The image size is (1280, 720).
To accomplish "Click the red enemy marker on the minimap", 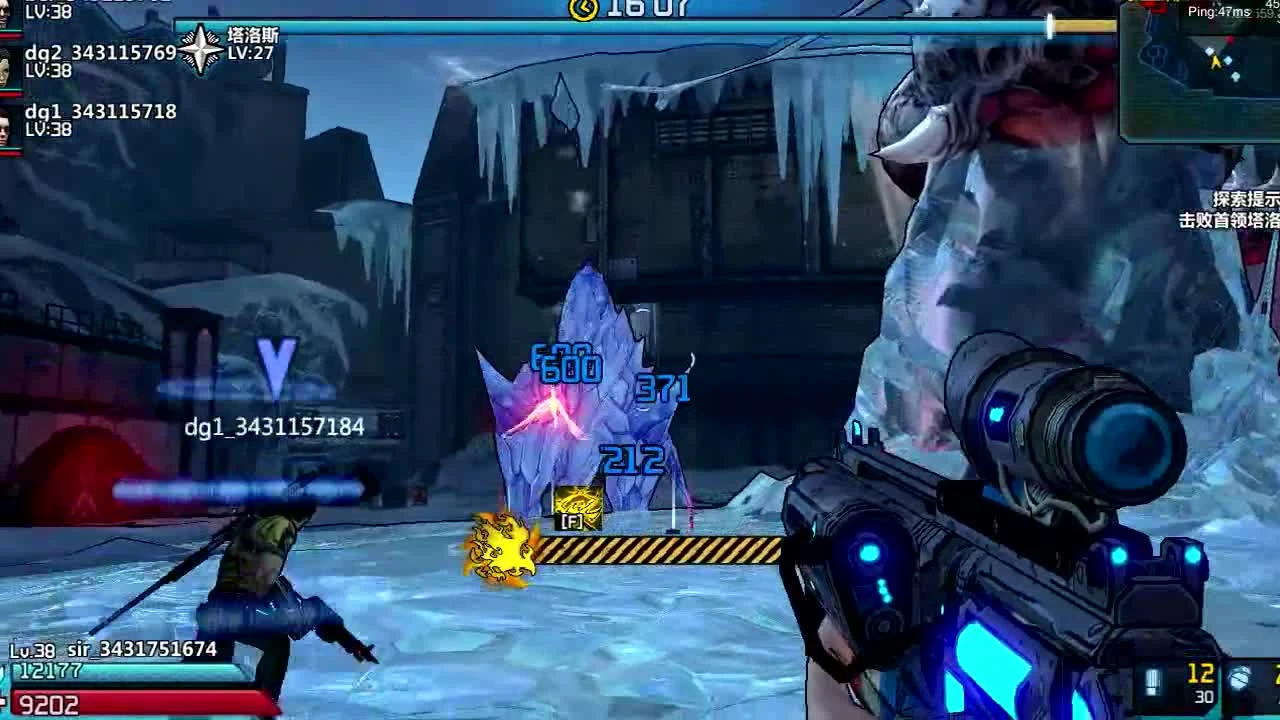I will pyautogui.click(x=1231, y=38).
